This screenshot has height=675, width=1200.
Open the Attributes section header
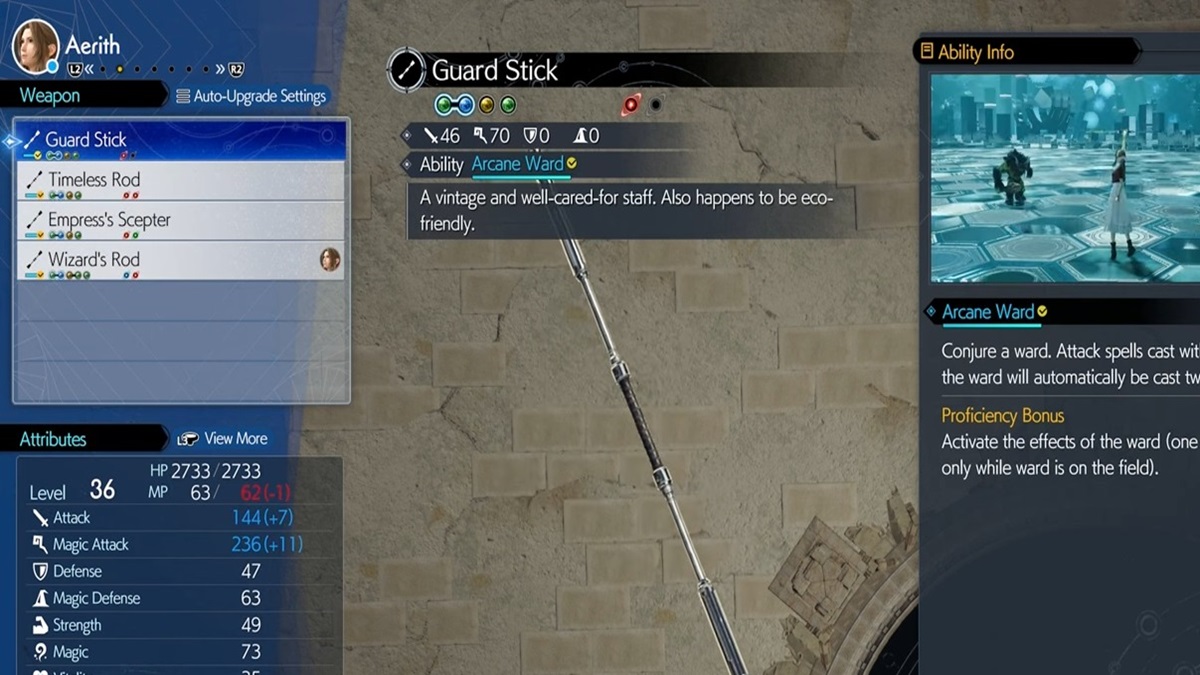tap(53, 439)
